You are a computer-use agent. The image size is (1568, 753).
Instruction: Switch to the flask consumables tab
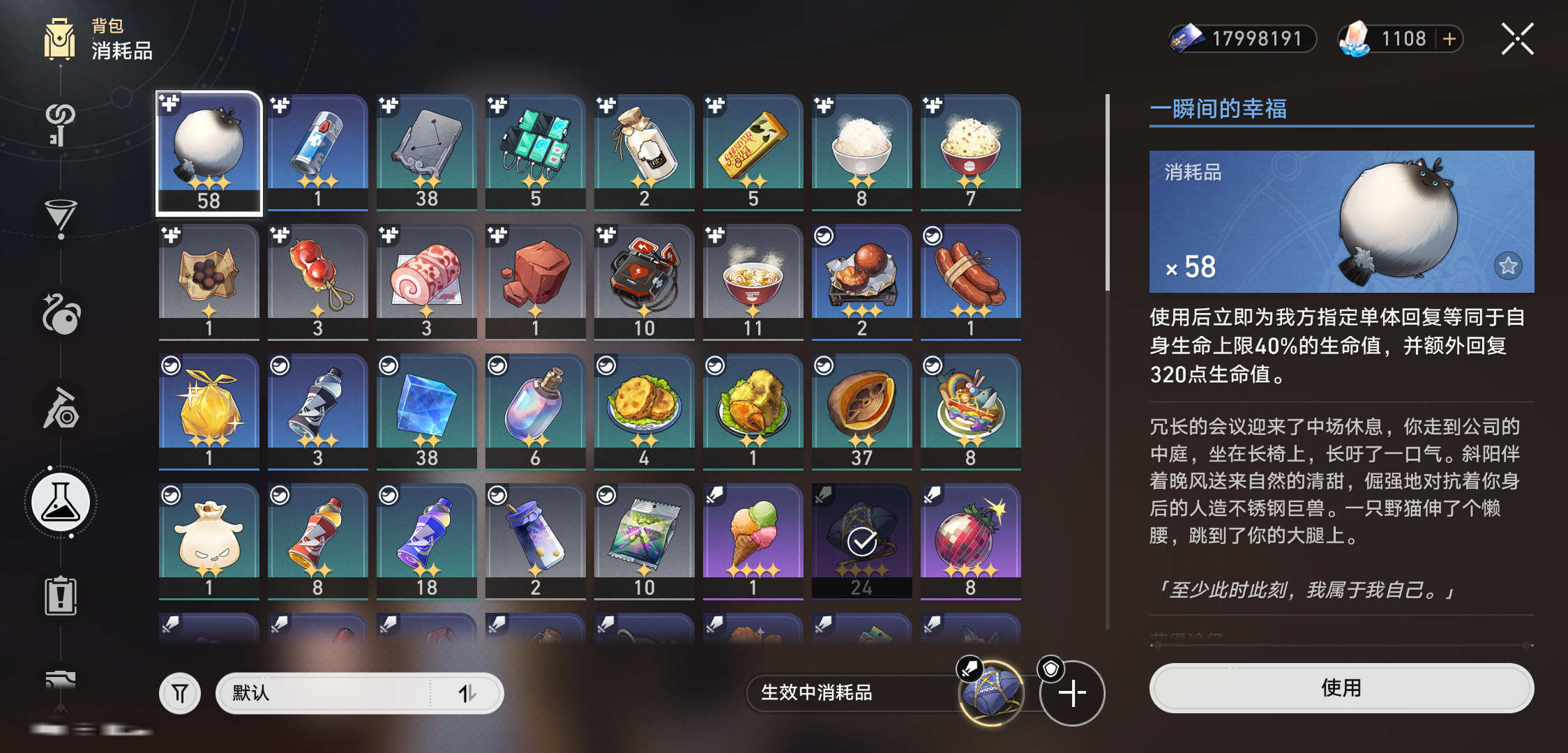61,502
